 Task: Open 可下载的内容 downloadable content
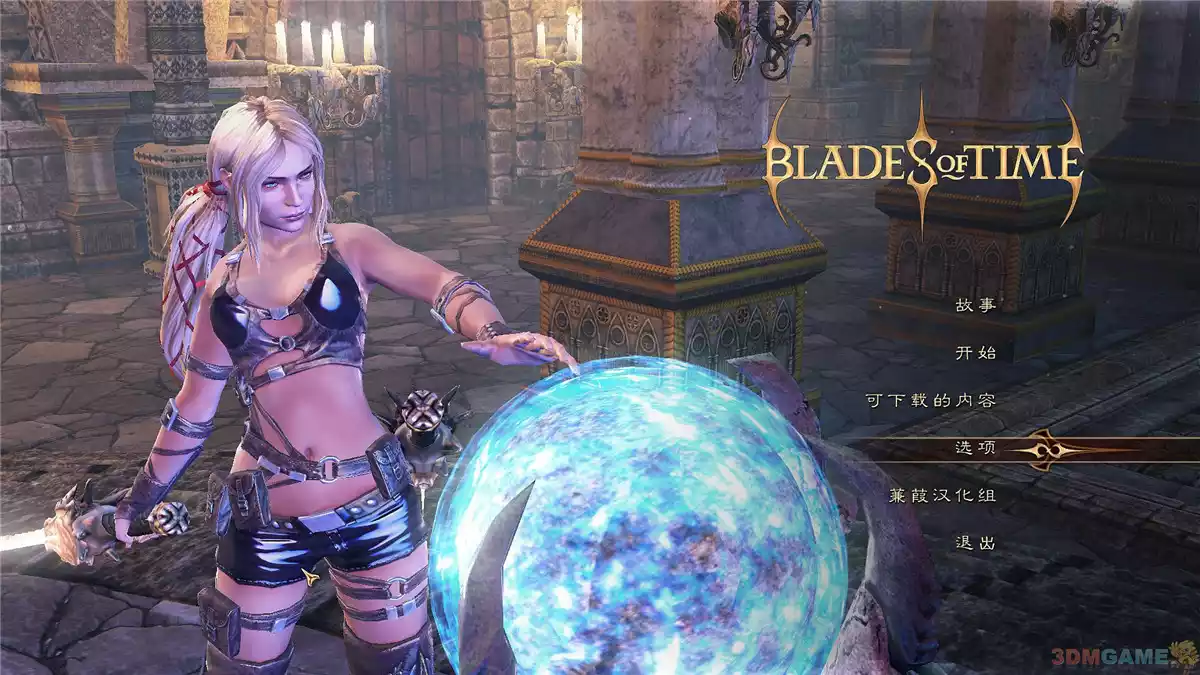930,400
